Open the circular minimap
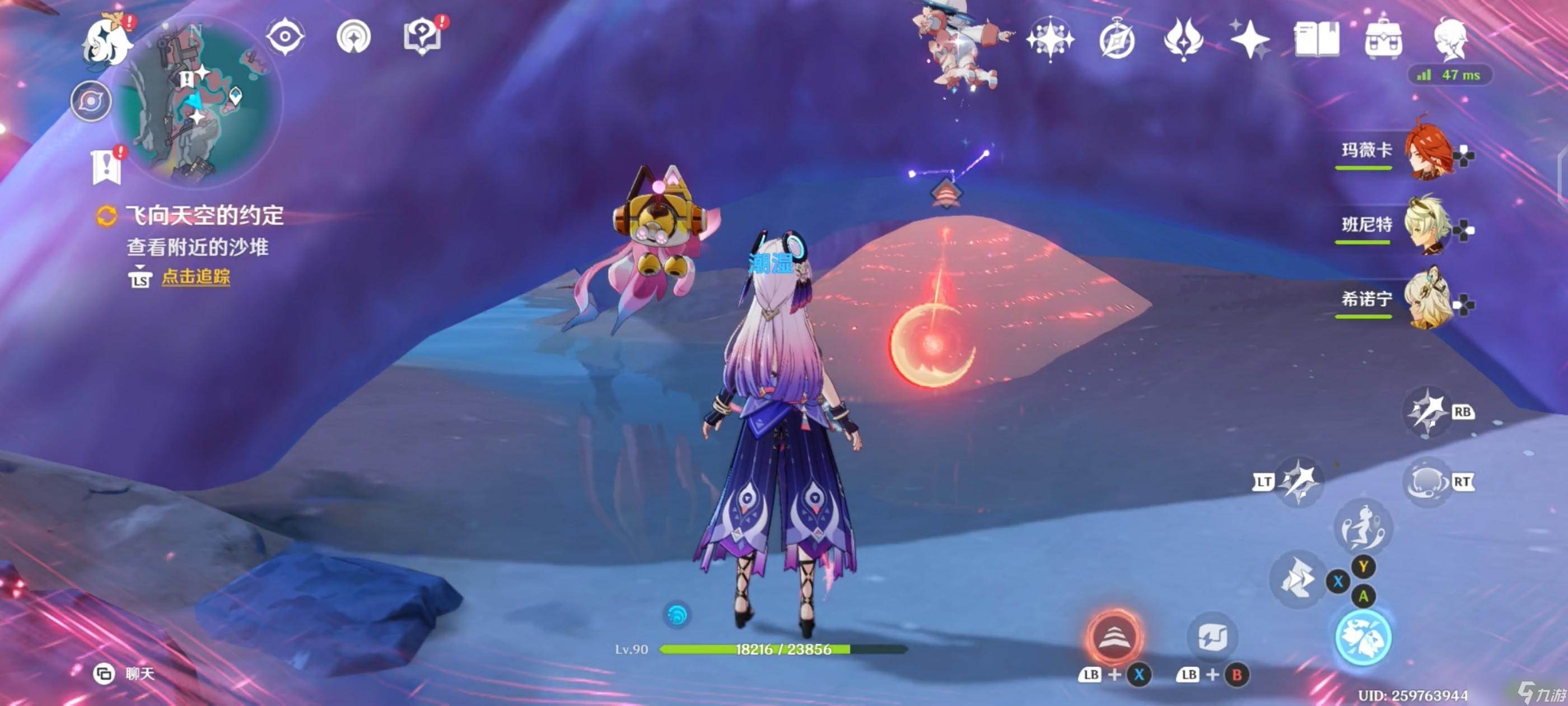1568x706 pixels. coord(200,104)
